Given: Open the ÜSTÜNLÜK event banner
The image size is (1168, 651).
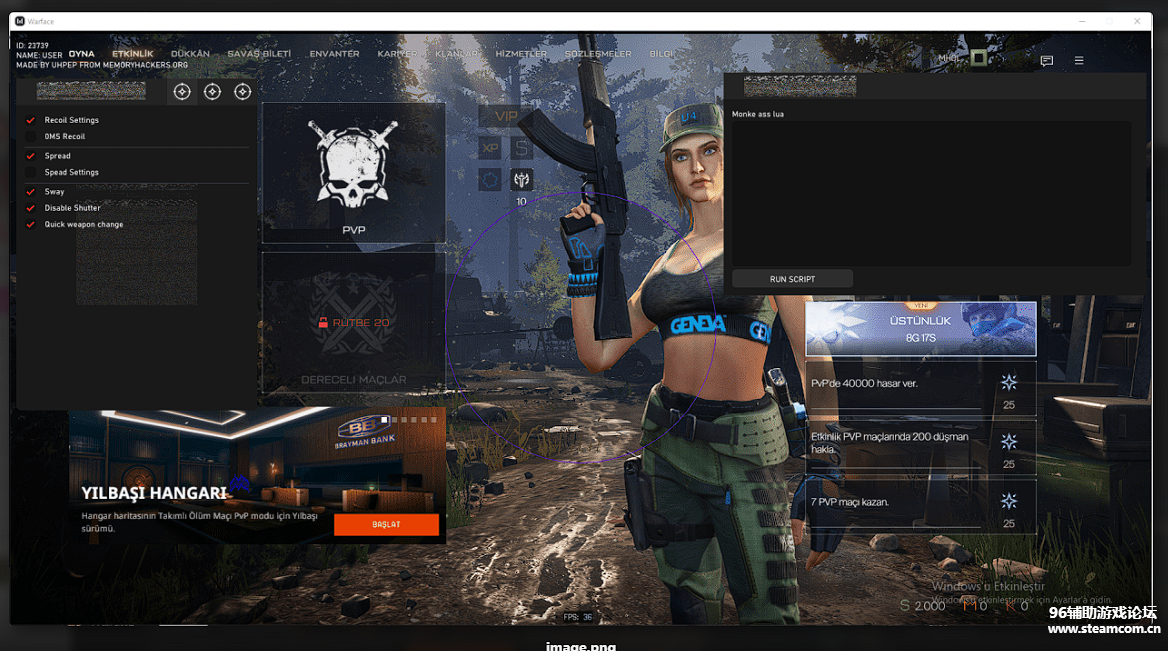Looking at the screenshot, I should 920,329.
